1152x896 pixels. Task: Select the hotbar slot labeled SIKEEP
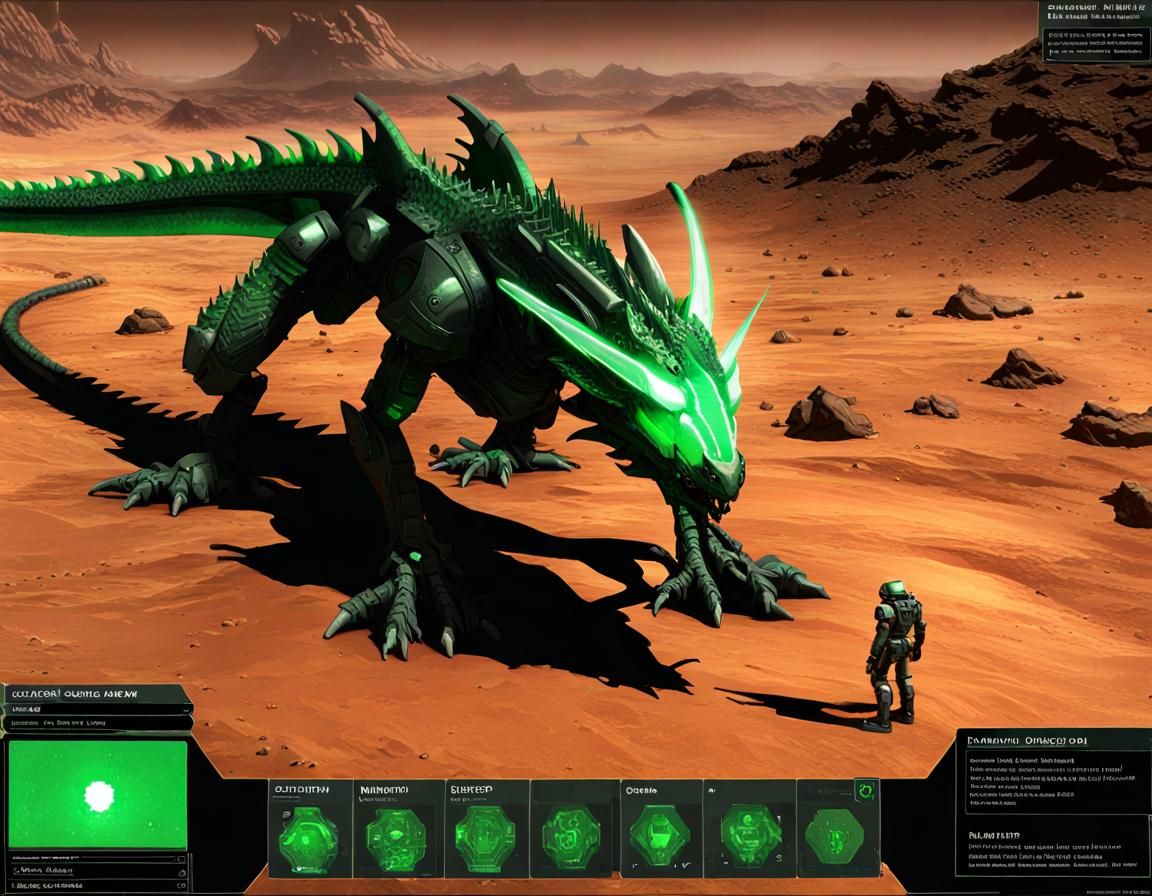486,829
